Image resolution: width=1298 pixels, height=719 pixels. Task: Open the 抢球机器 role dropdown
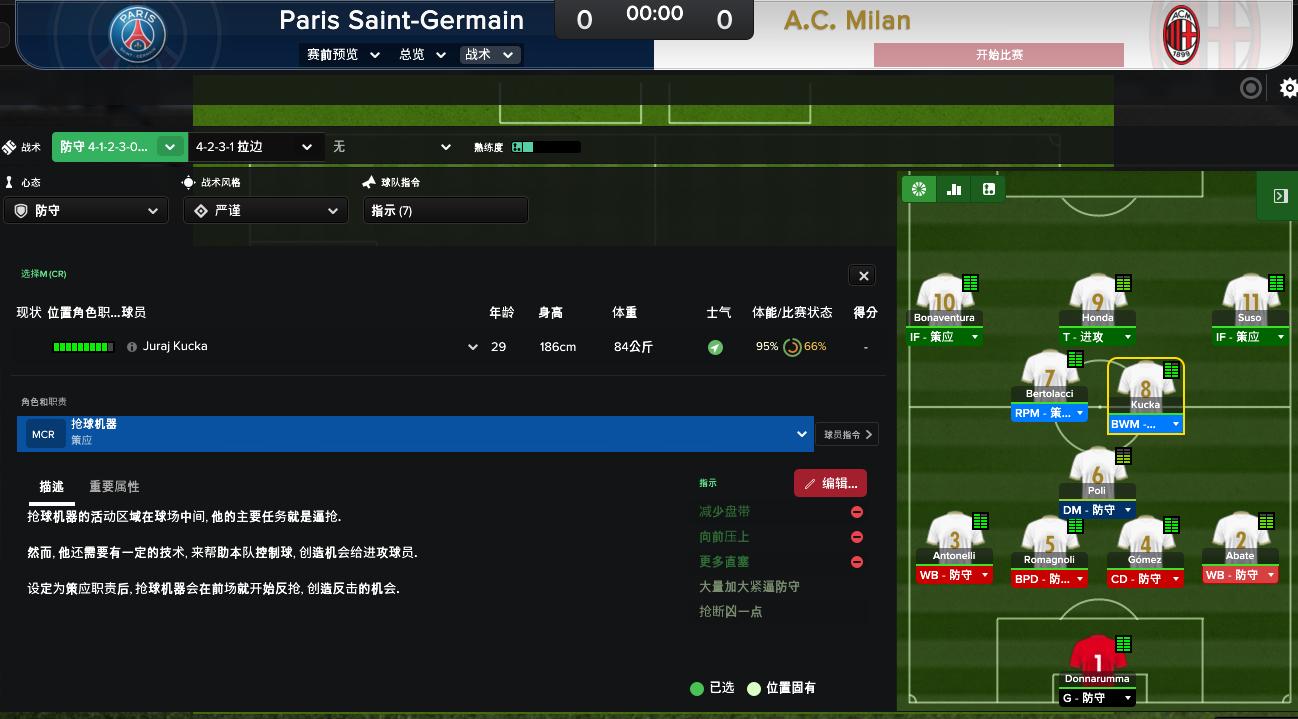point(801,434)
